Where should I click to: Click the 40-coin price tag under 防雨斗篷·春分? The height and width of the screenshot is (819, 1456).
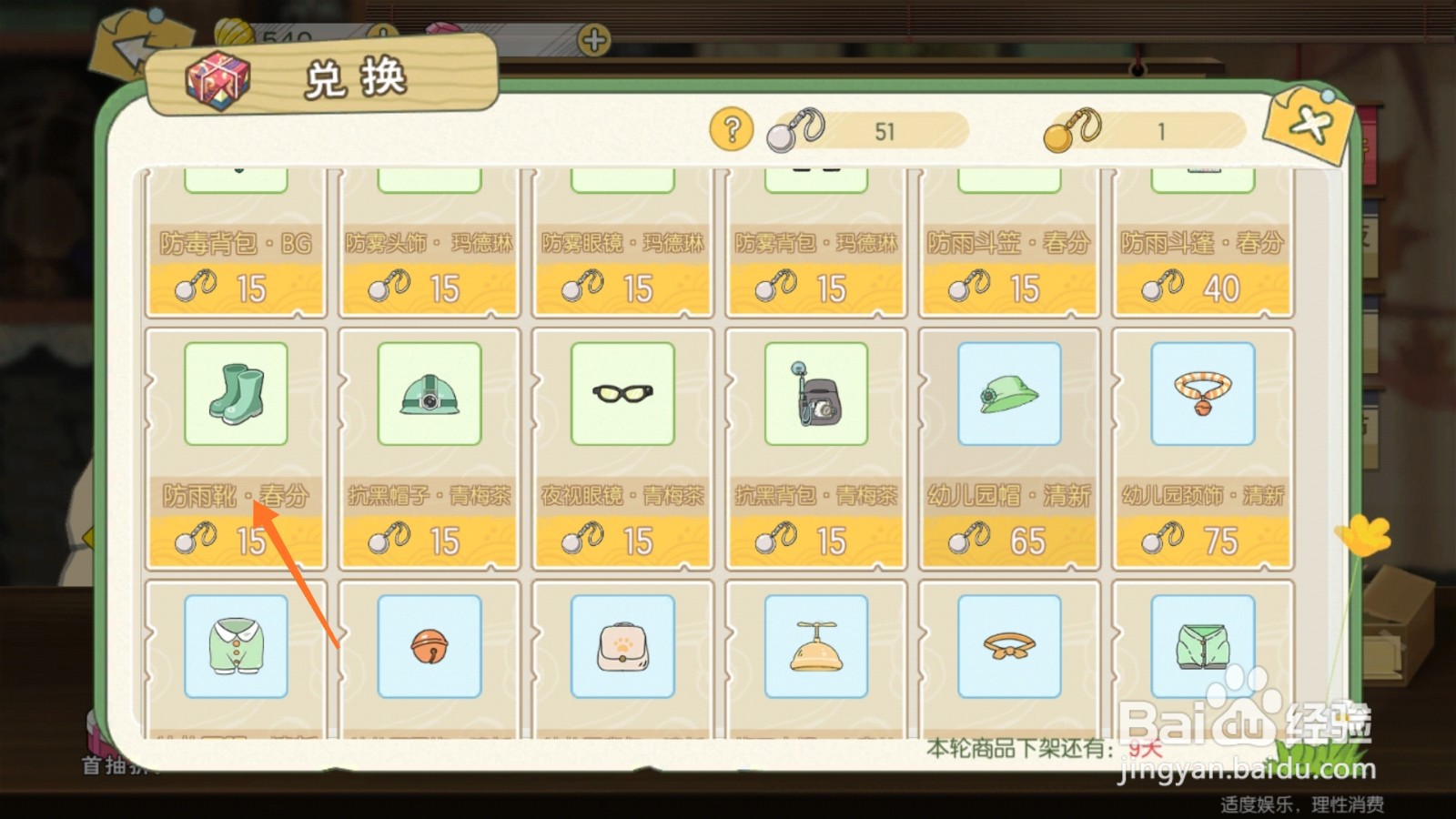[1202, 287]
